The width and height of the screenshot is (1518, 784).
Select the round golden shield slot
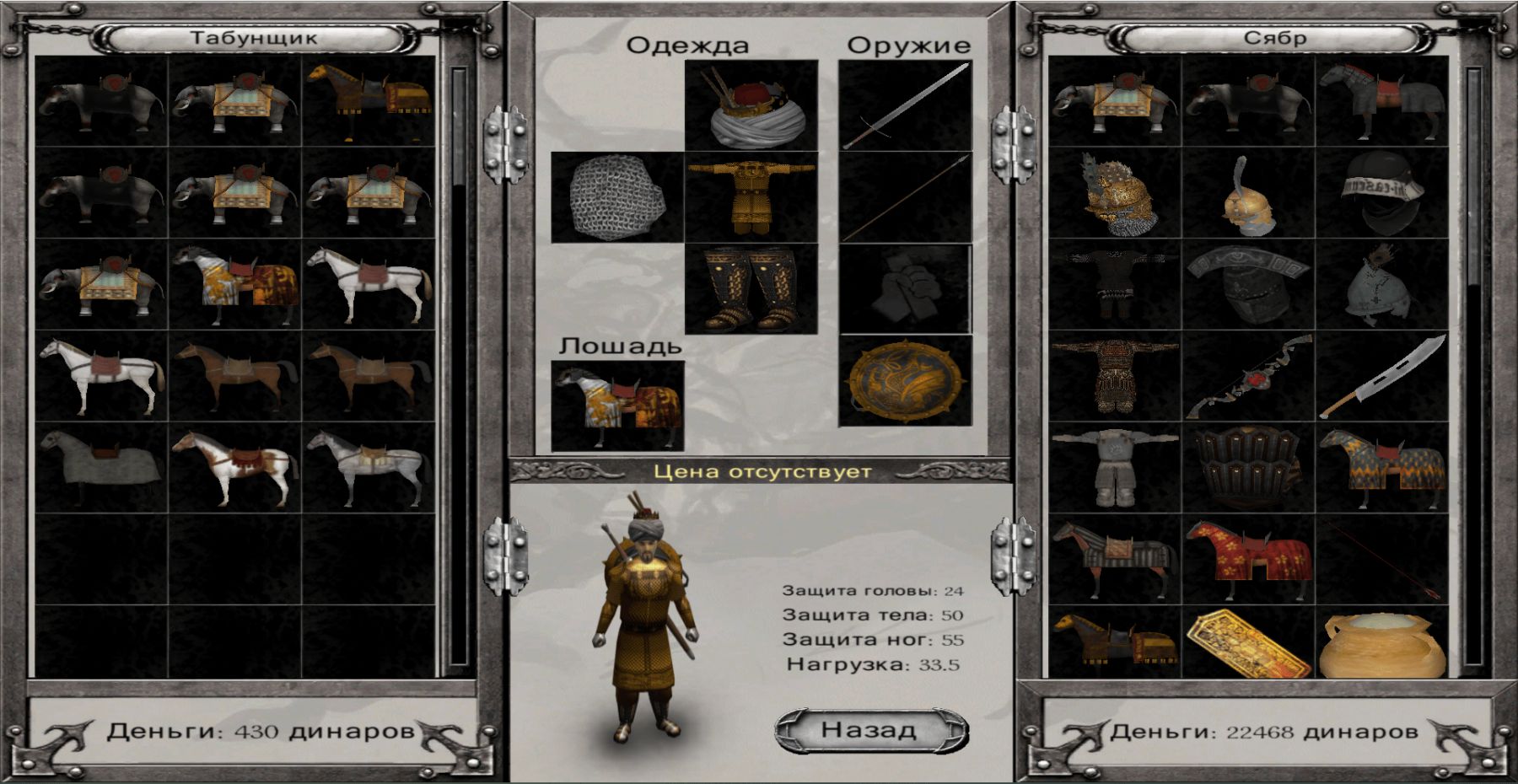[x=905, y=381]
